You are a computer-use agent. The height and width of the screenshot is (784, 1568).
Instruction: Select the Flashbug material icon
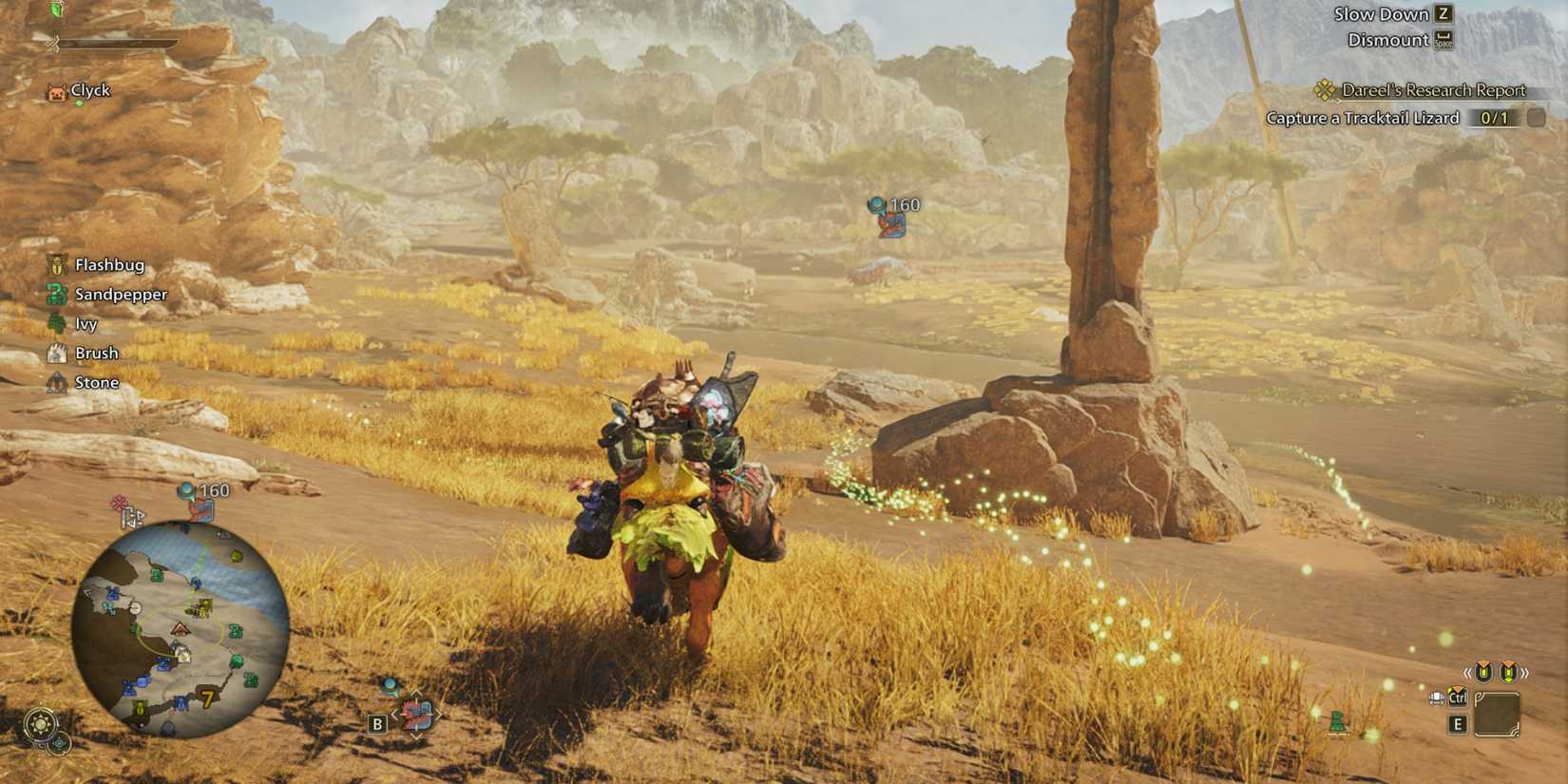click(x=59, y=265)
